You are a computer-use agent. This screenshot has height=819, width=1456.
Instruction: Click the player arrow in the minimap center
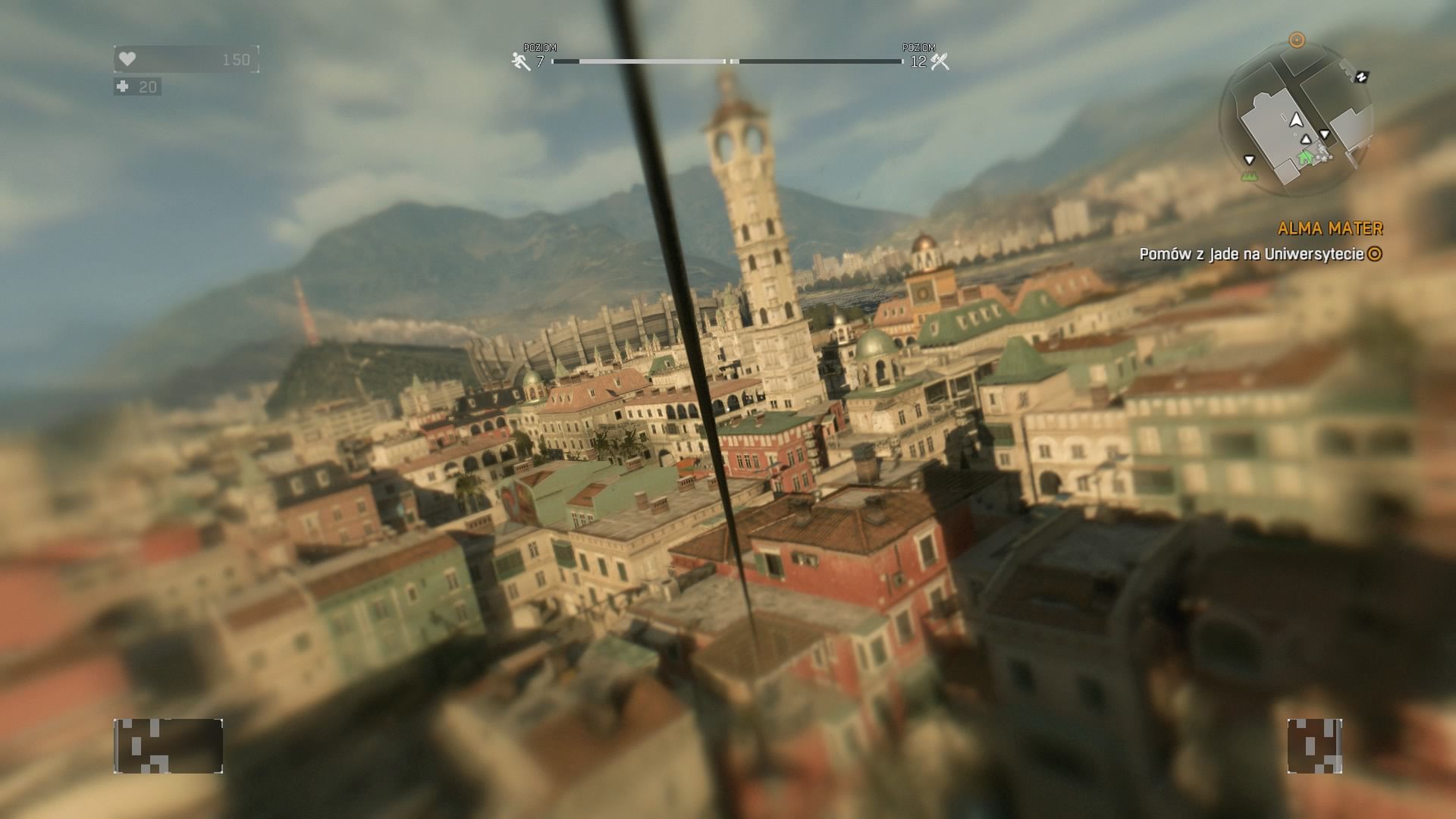point(1296,121)
